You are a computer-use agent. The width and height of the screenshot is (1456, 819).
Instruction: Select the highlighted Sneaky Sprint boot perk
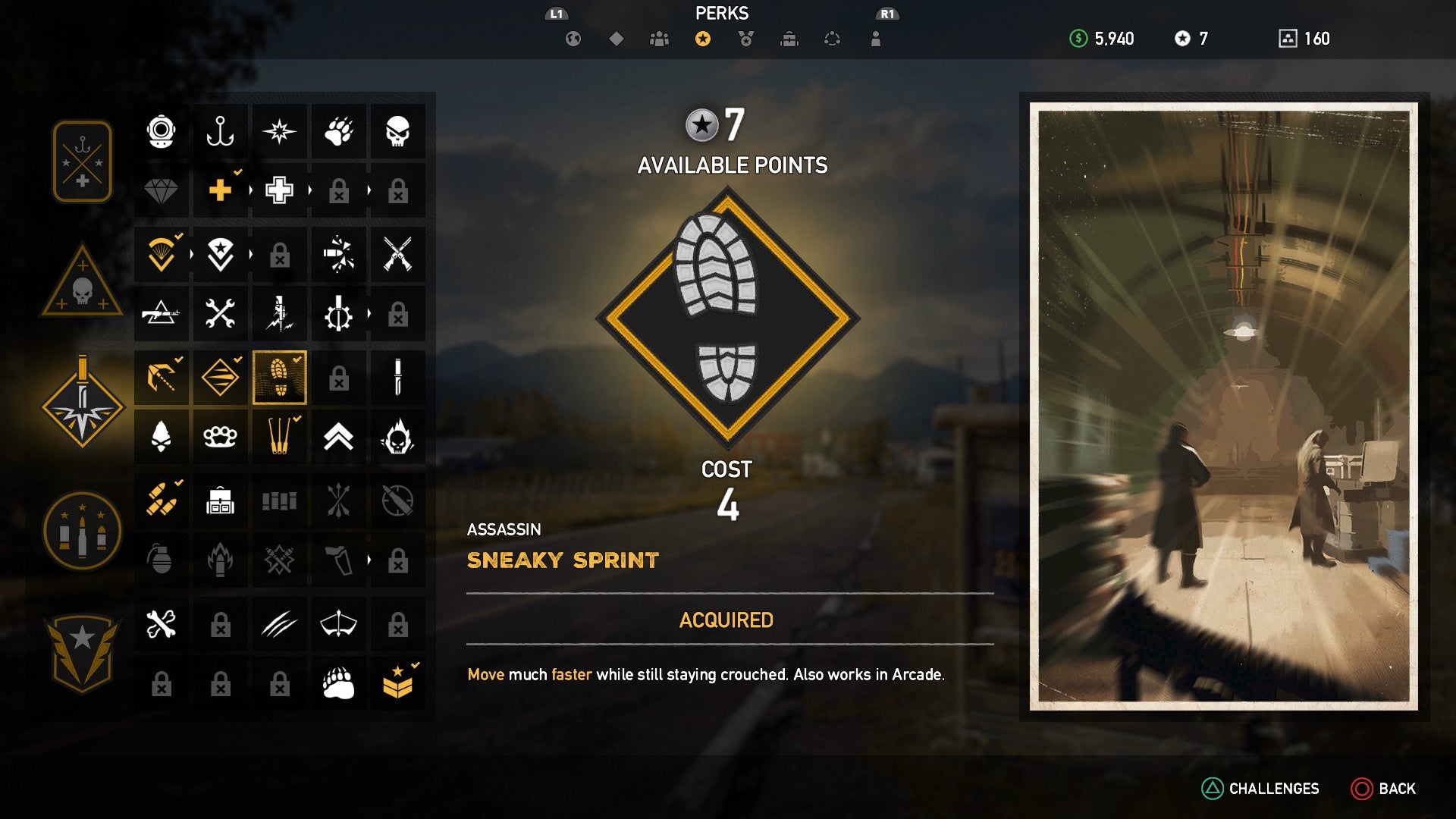(279, 377)
